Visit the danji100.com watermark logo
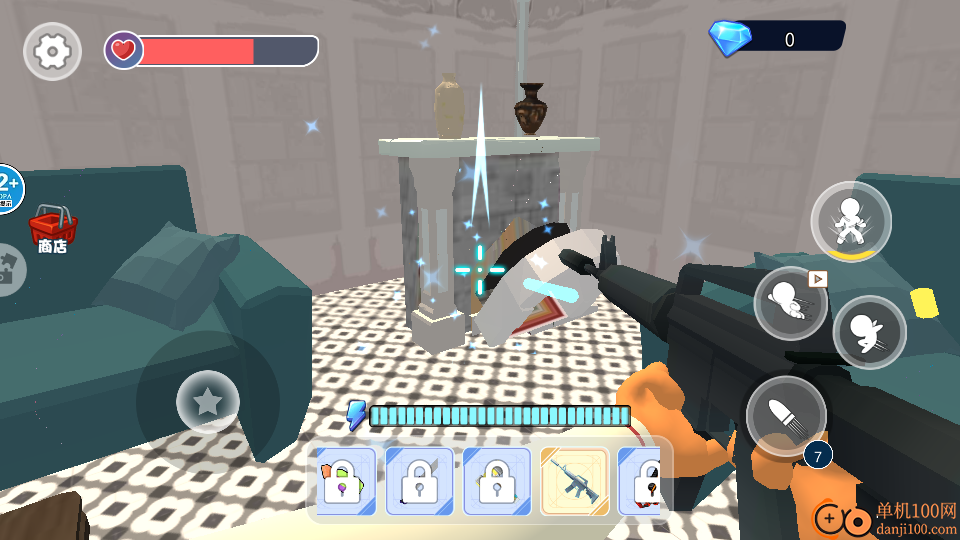Image resolution: width=960 pixels, height=540 pixels. coord(885,518)
